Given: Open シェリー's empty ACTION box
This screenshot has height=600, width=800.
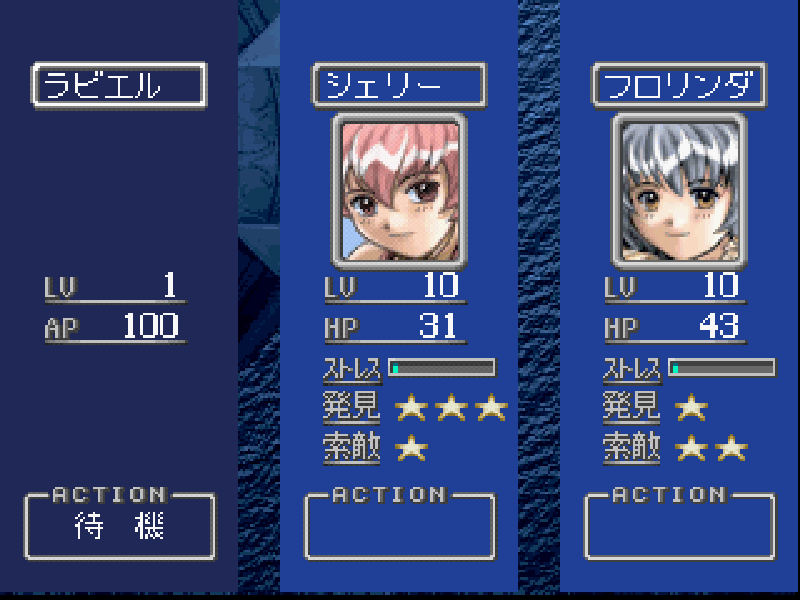Looking at the screenshot, I should pos(399,527).
